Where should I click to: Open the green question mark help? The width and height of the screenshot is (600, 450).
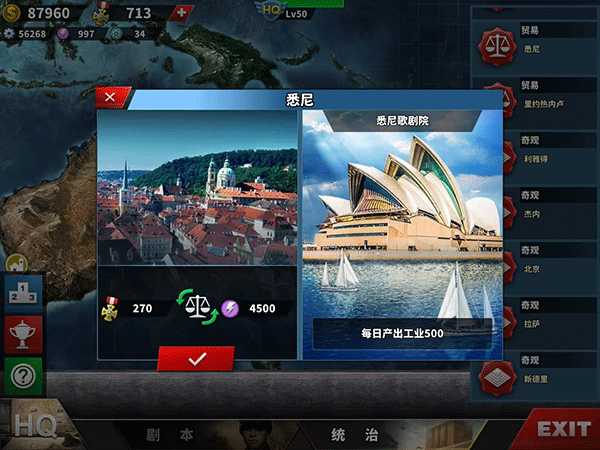[23, 377]
